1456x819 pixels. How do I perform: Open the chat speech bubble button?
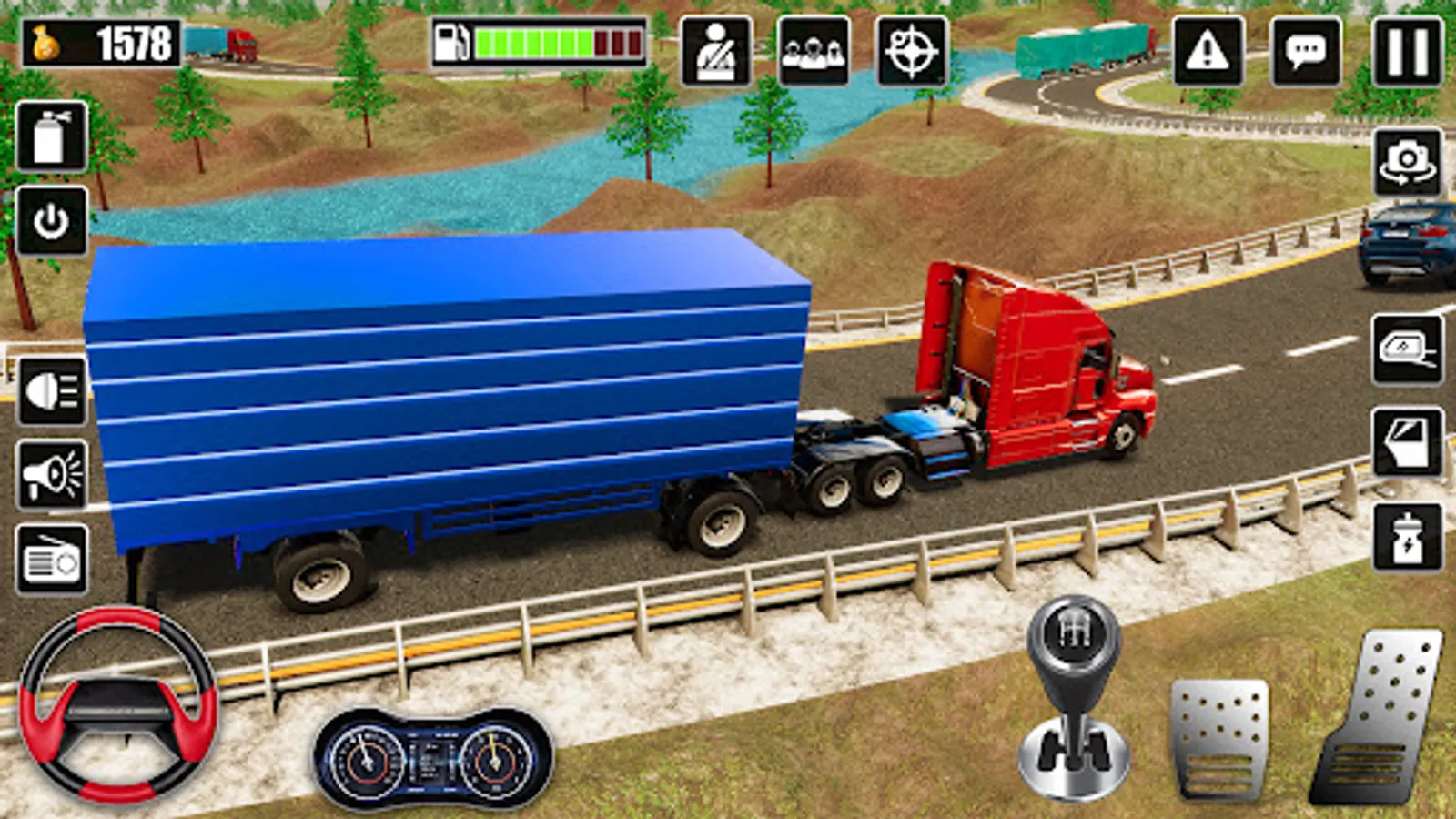click(1306, 52)
